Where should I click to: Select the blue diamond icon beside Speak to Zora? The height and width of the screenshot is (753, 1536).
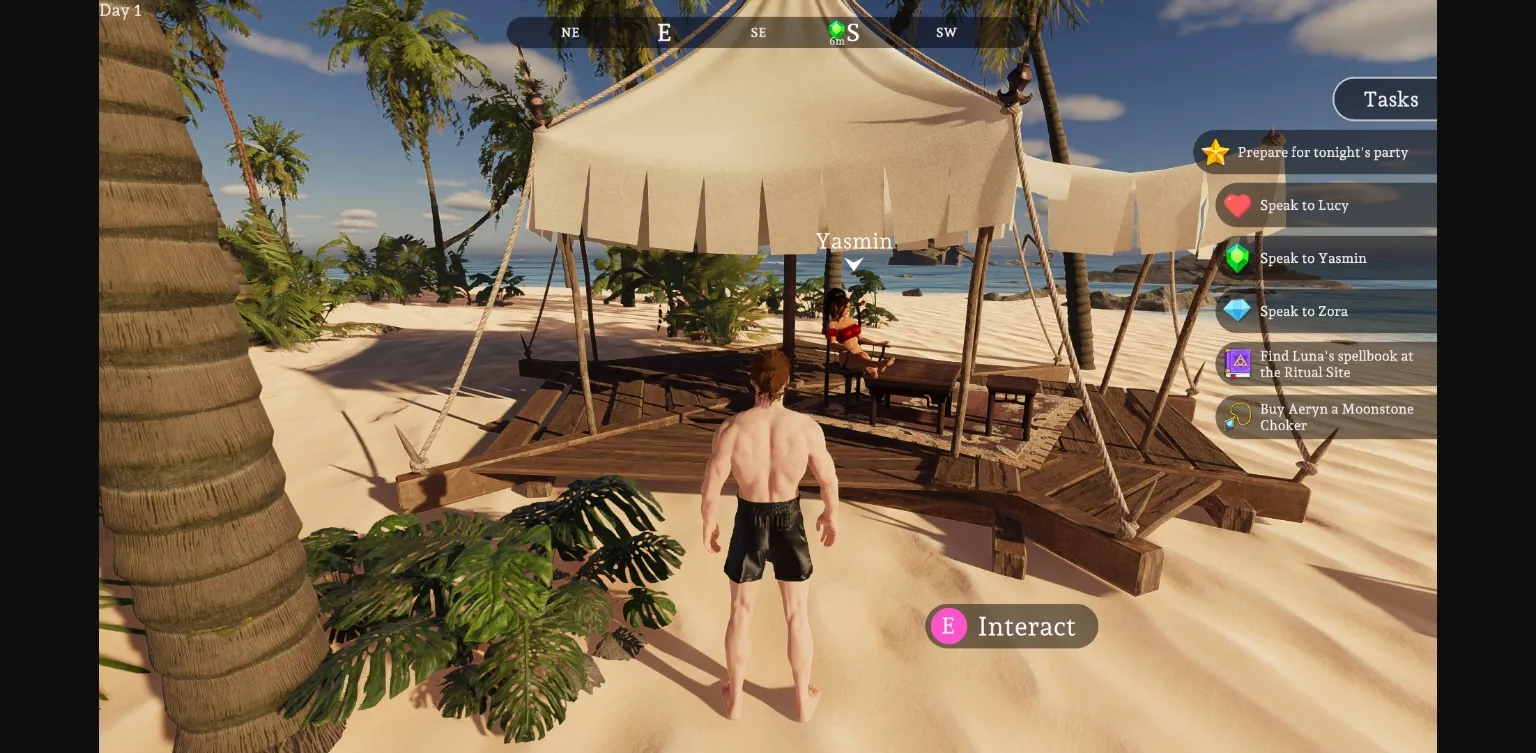click(x=1237, y=311)
